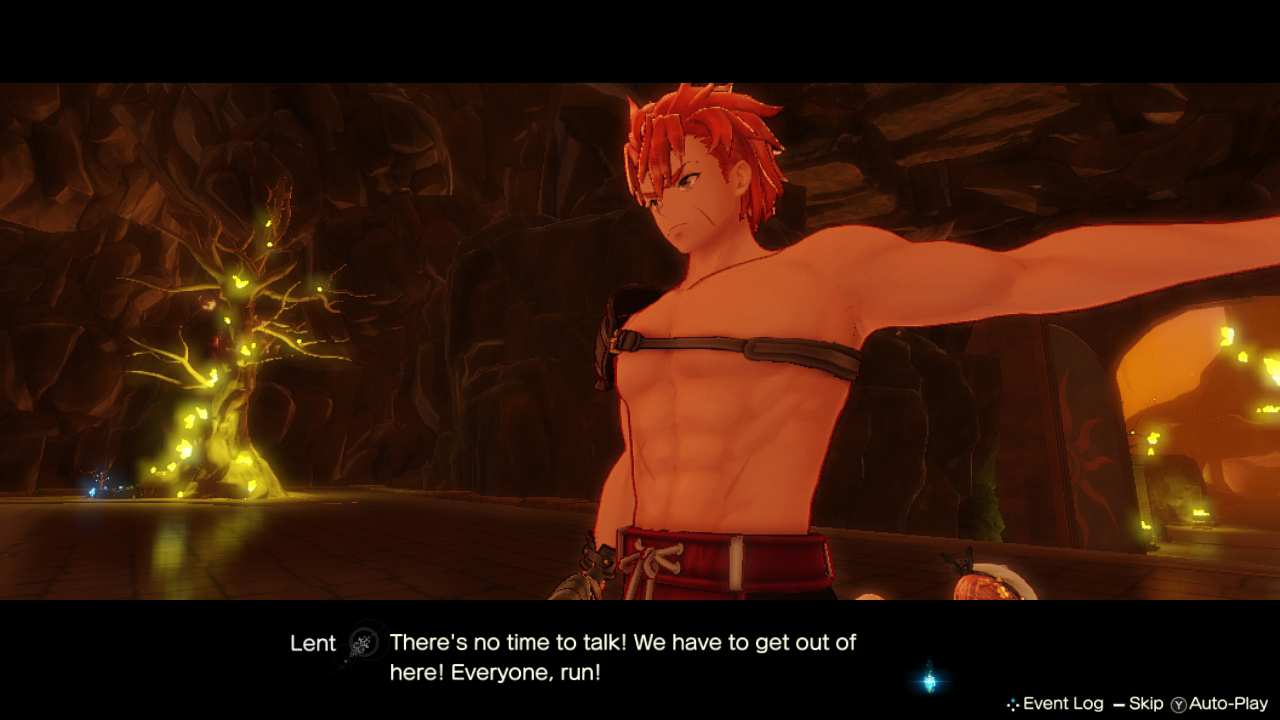Click the glowing blue crystal scene indicator
Viewport: 1280px width, 720px height.
point(929,684)
